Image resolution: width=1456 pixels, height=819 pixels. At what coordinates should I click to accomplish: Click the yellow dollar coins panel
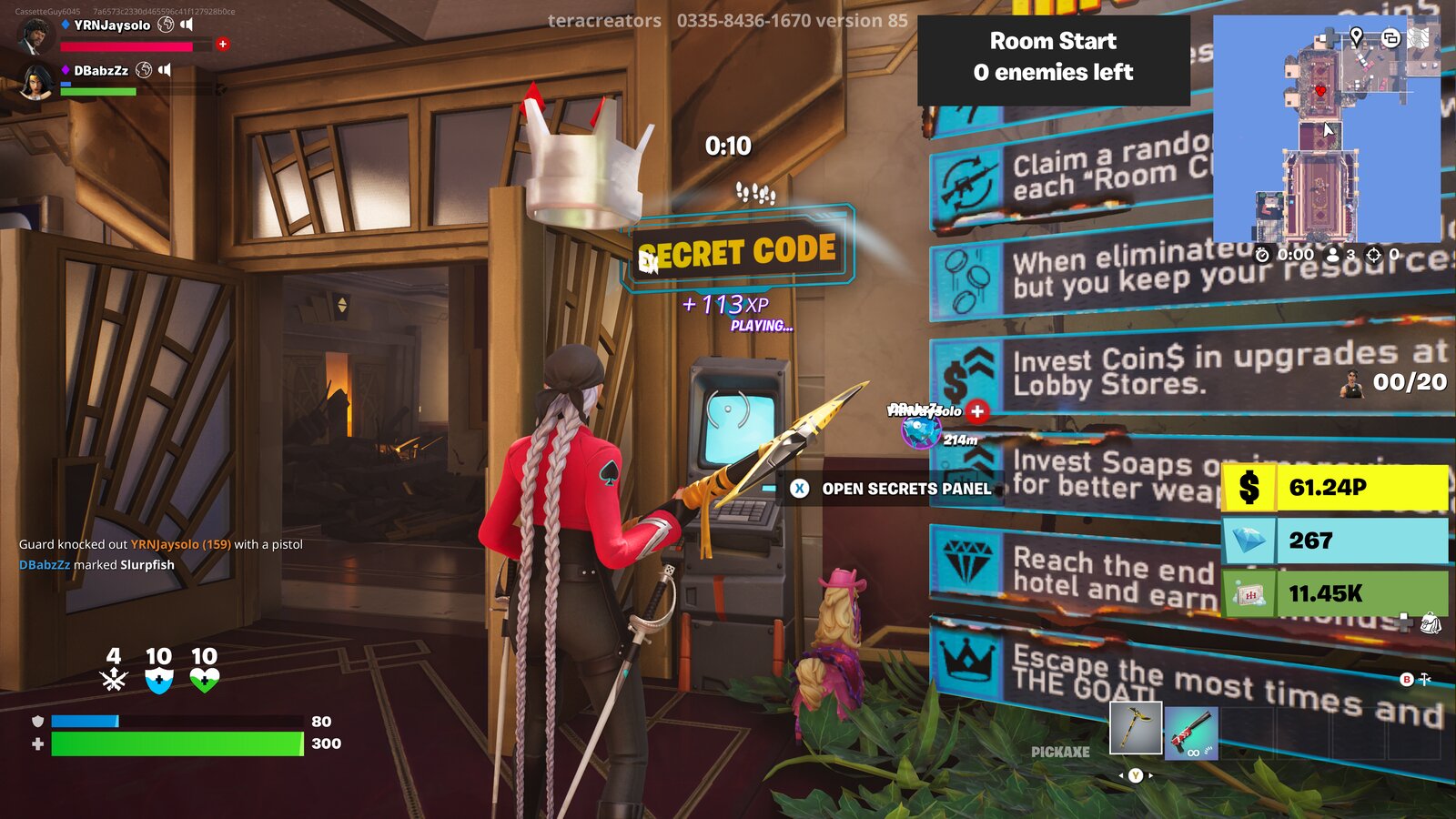(1334, 488)
